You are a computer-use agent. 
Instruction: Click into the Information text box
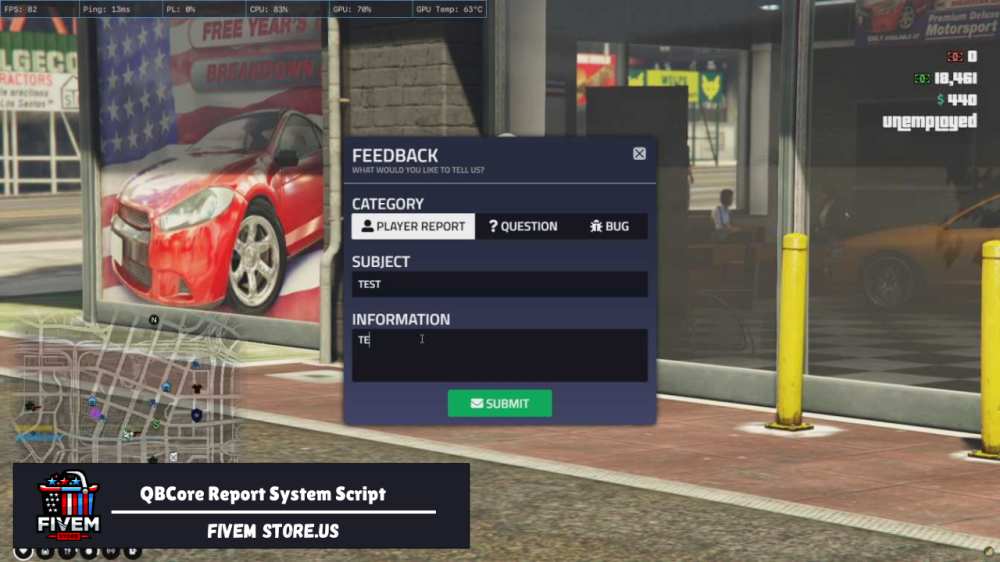point(499,355)
